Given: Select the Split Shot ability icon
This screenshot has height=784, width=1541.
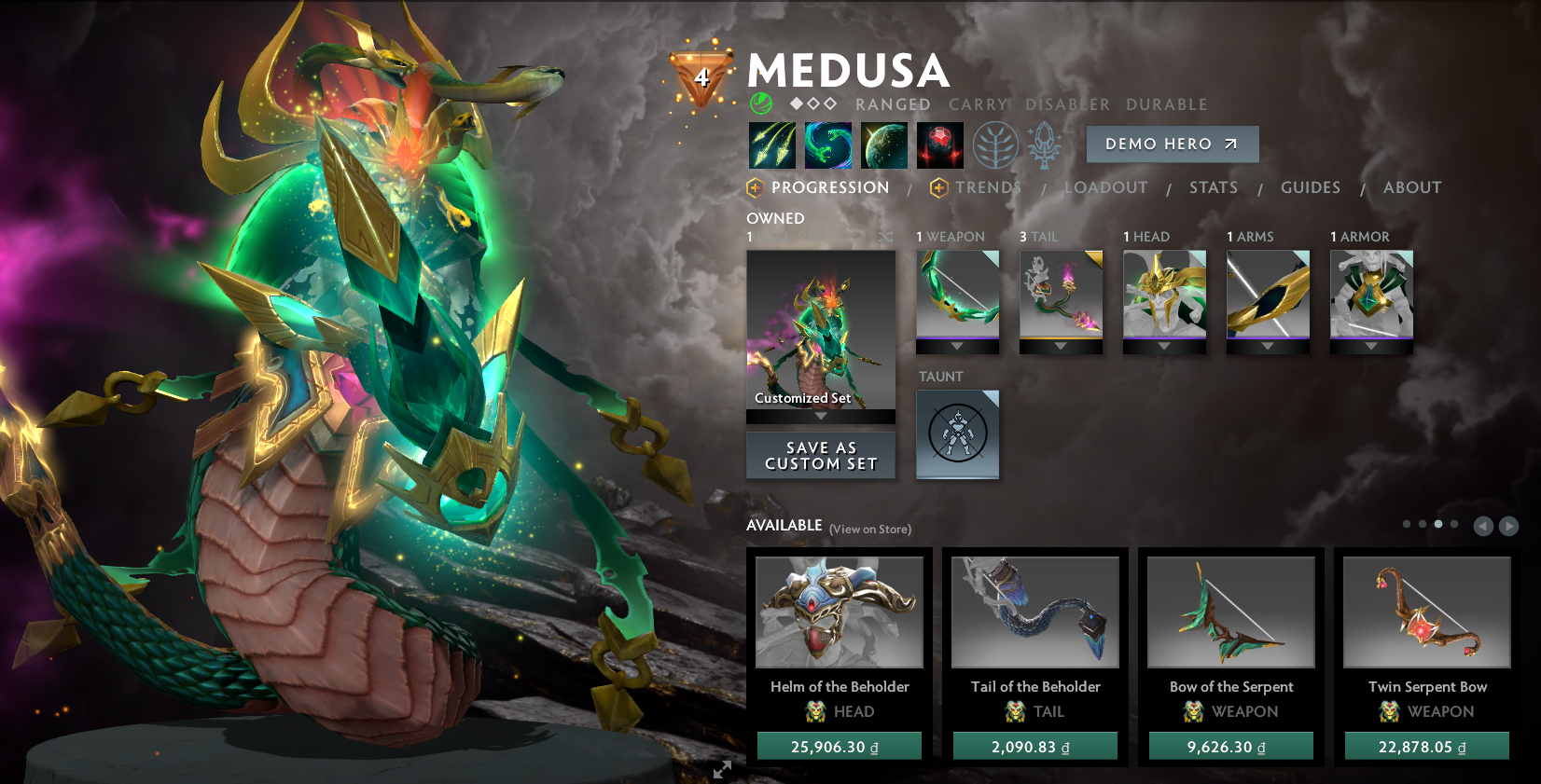Looking at the screenshot, I should [772, 145].
